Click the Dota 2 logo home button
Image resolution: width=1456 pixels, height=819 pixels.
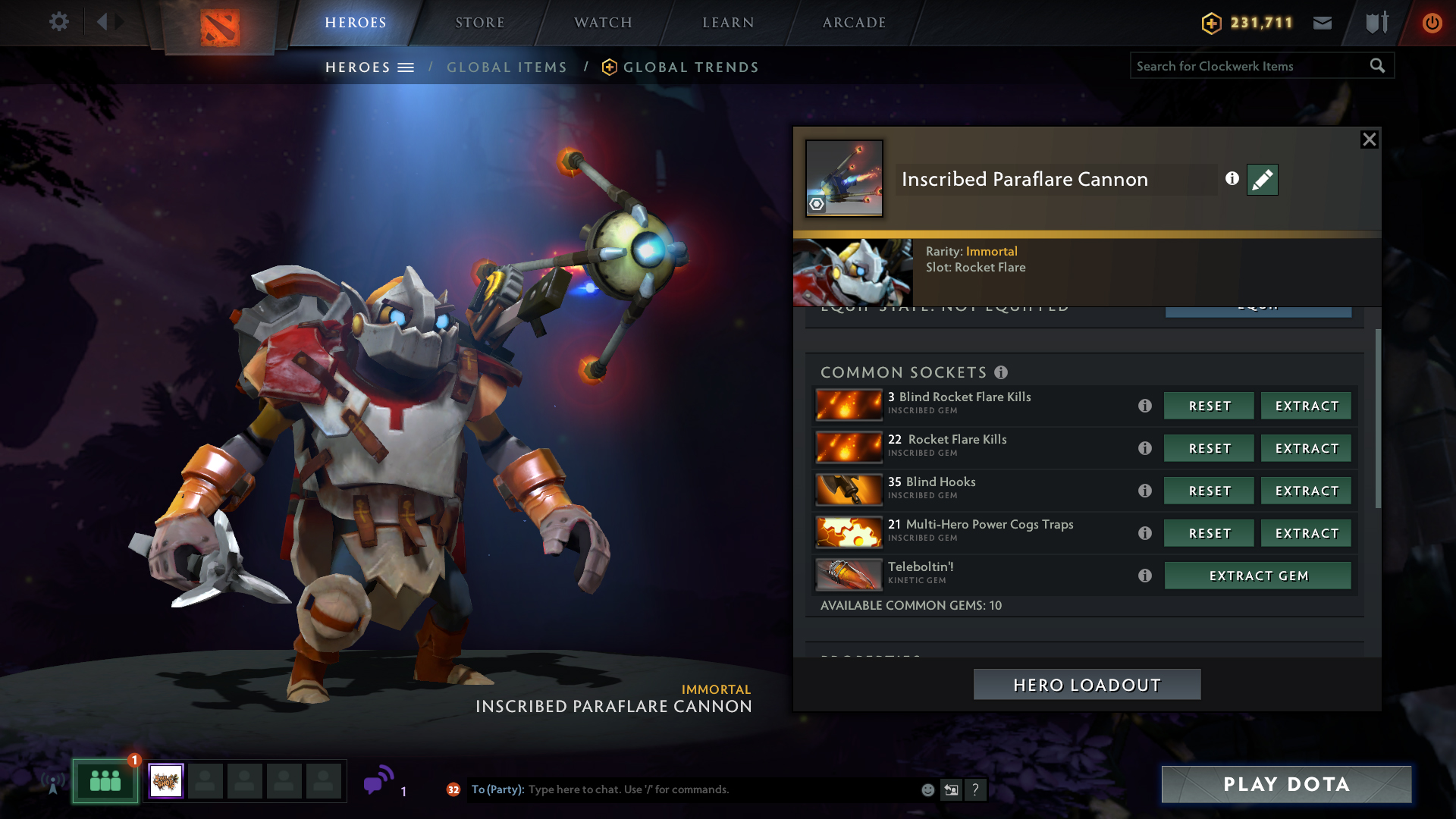click(x=220, y=27)
